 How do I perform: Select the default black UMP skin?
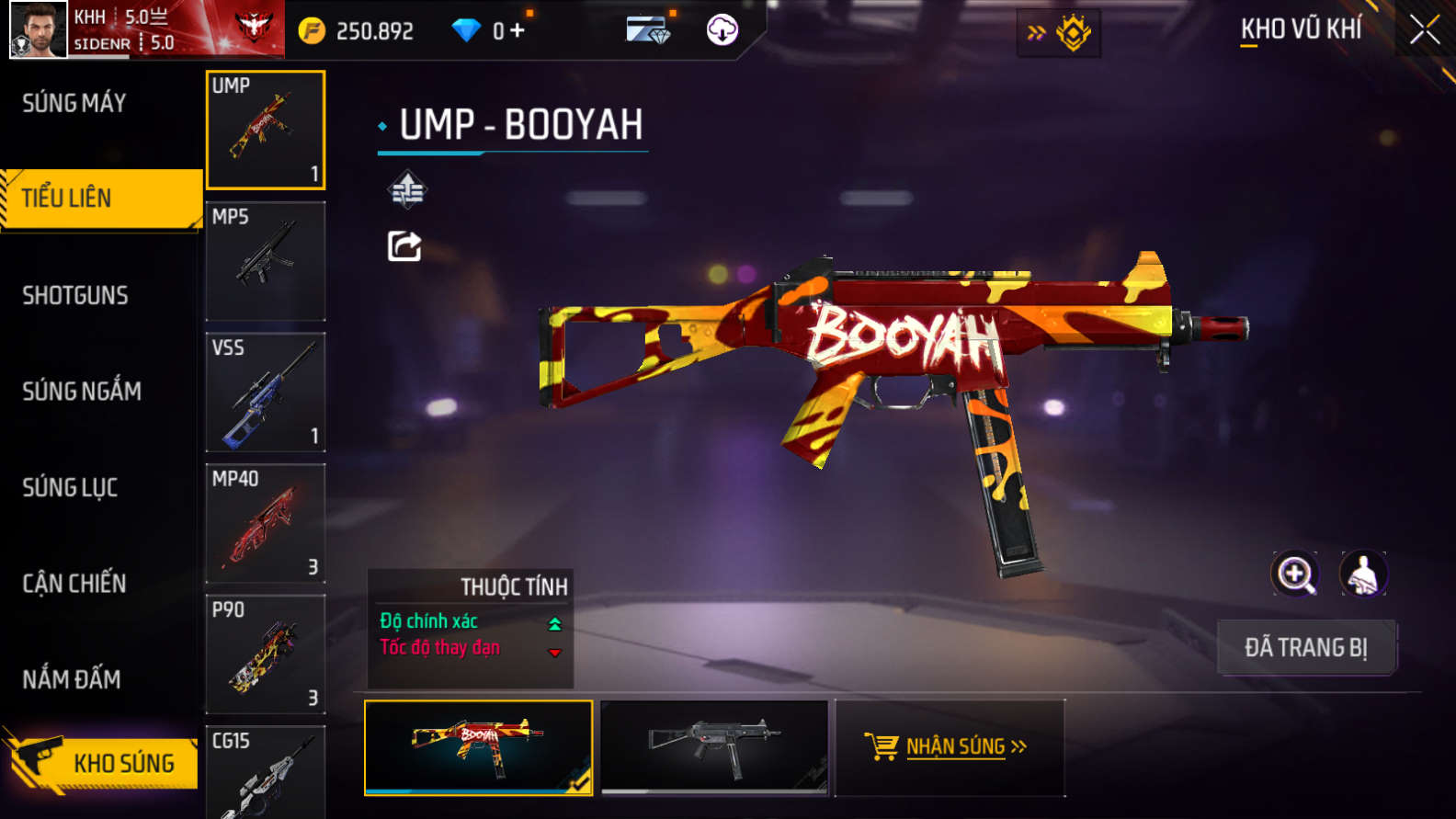pos(714,746)
